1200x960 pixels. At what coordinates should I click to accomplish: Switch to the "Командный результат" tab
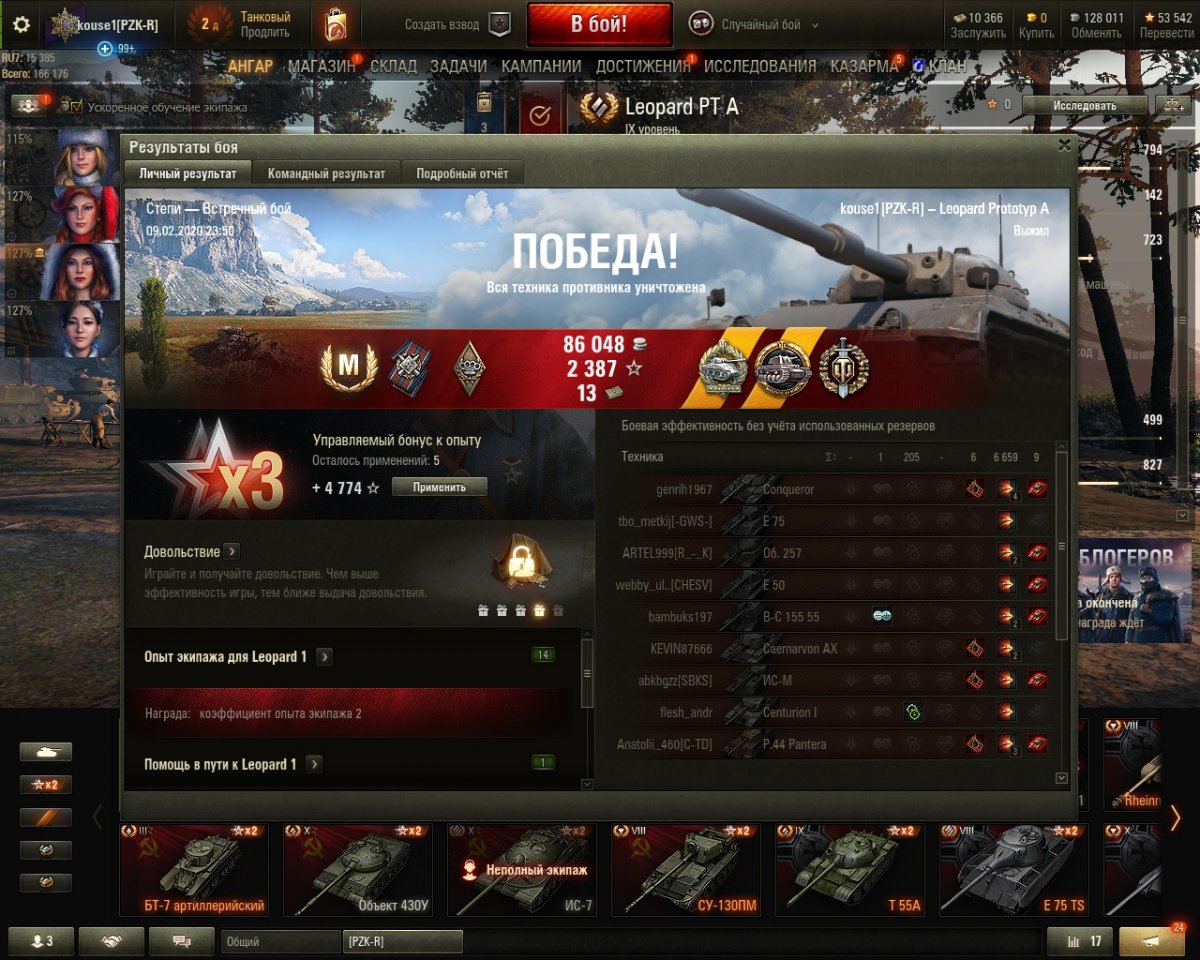(x=326, y=173)
